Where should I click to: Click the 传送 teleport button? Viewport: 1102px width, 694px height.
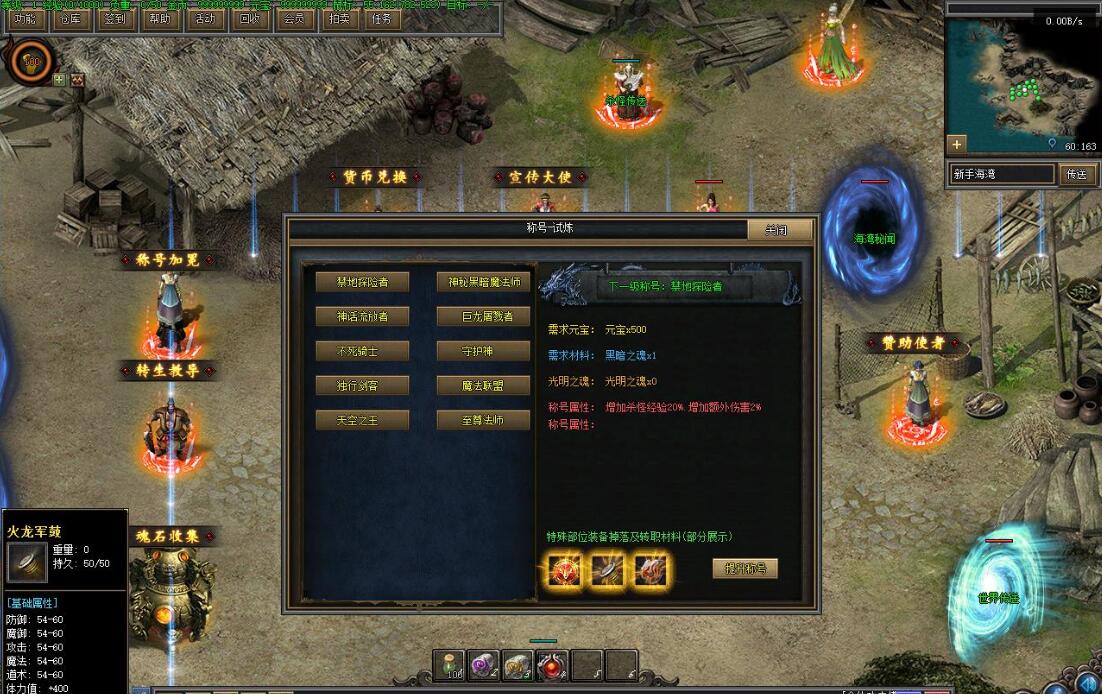pyautogui.click(x=1076, y=174)
